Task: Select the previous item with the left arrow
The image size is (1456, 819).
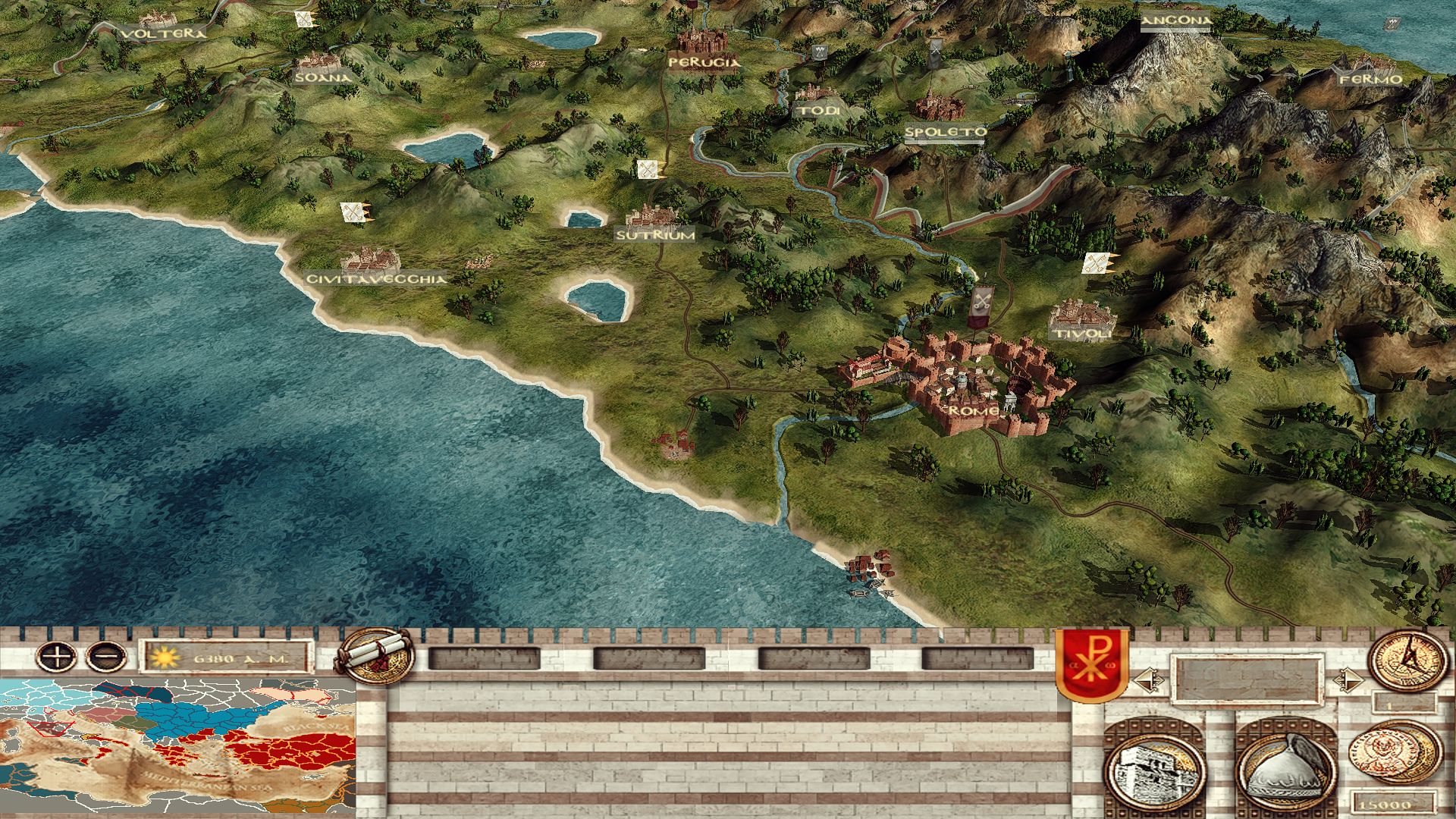Action: [1147, 679]
